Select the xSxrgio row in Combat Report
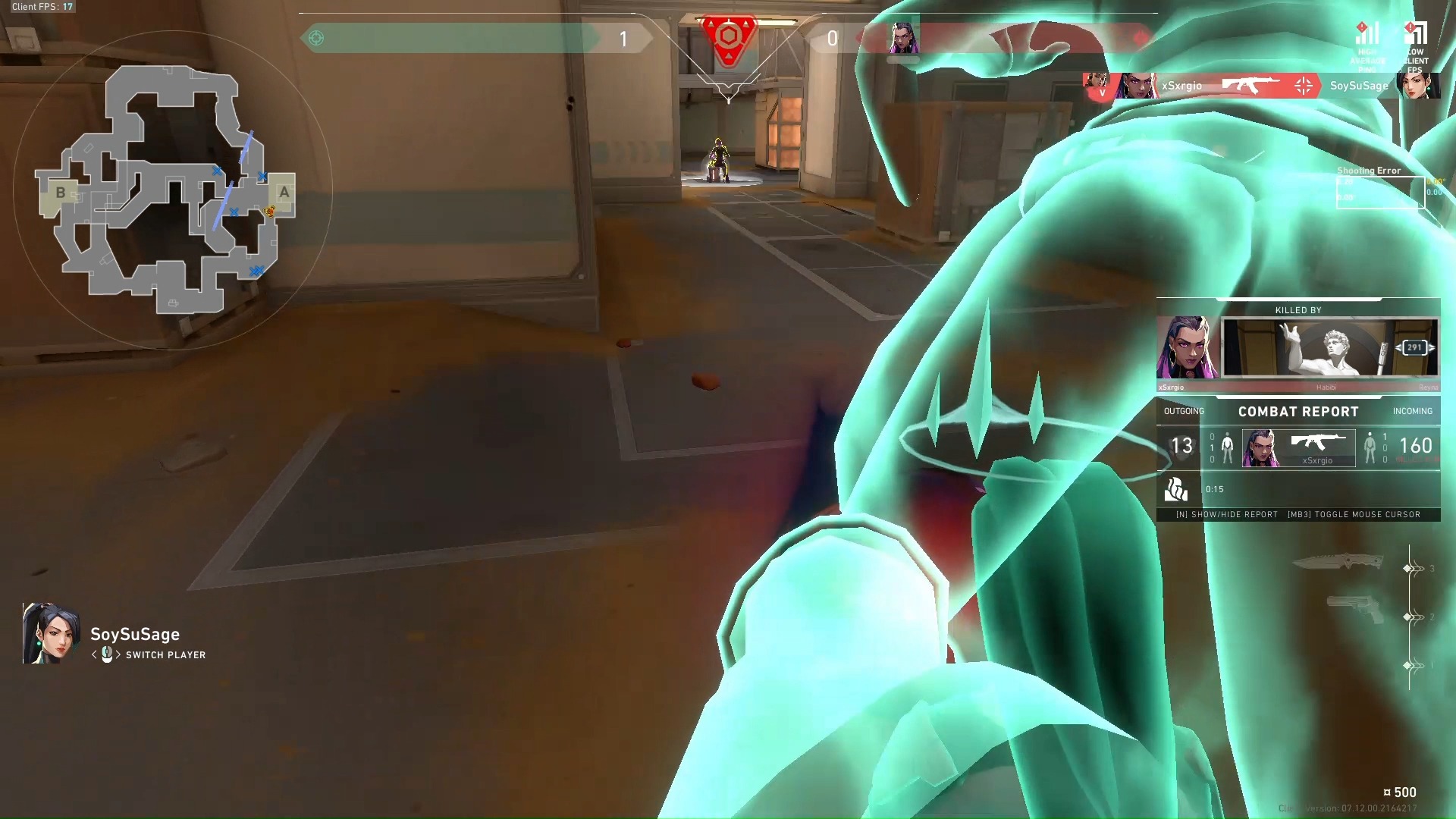 (1298, 447)
